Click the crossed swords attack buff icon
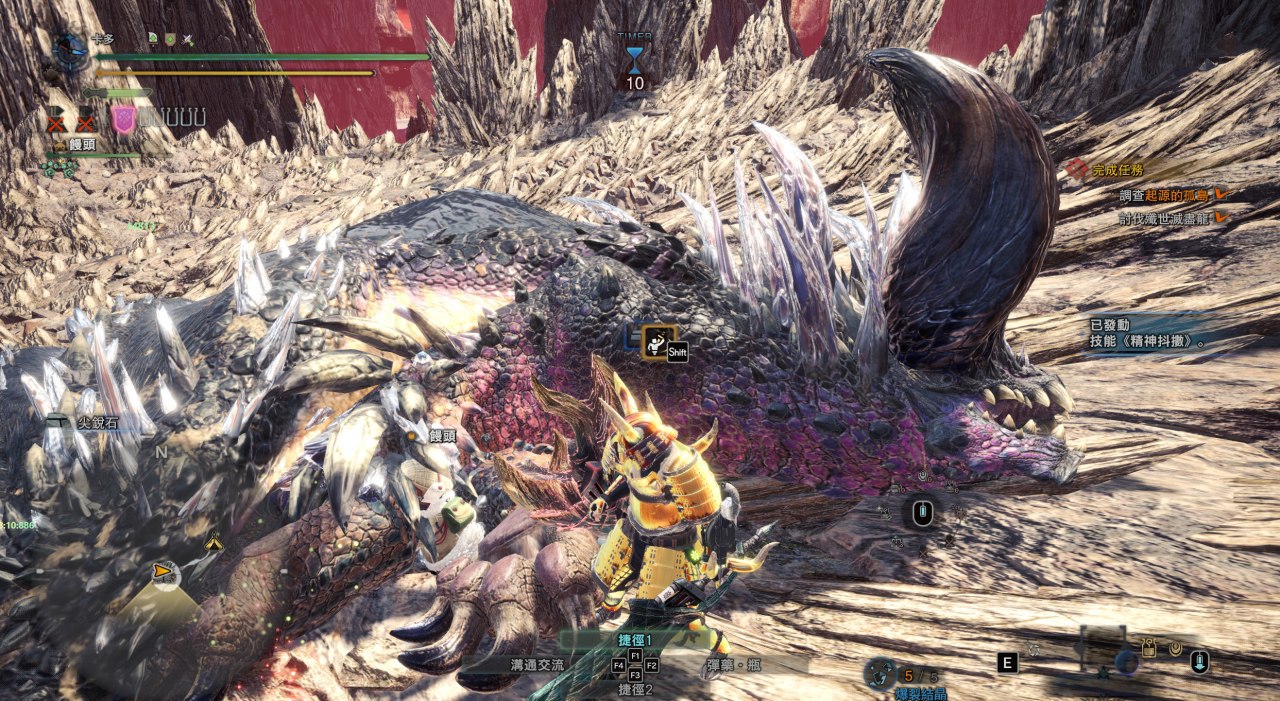The width and height of the screenshot is (1280, 701). tap(187, 38)
